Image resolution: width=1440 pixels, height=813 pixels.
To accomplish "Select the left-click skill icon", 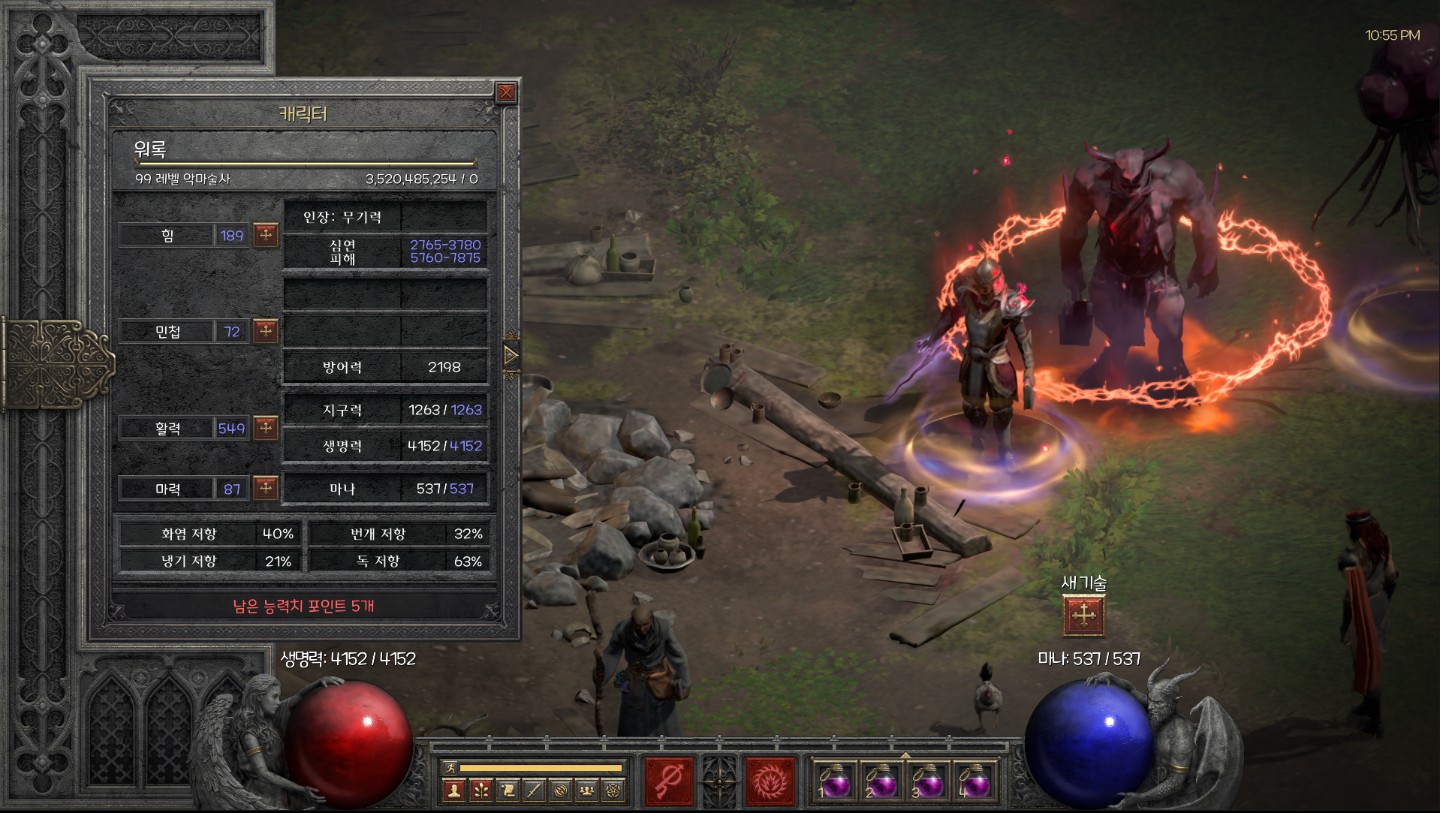I will click(669, 781).
